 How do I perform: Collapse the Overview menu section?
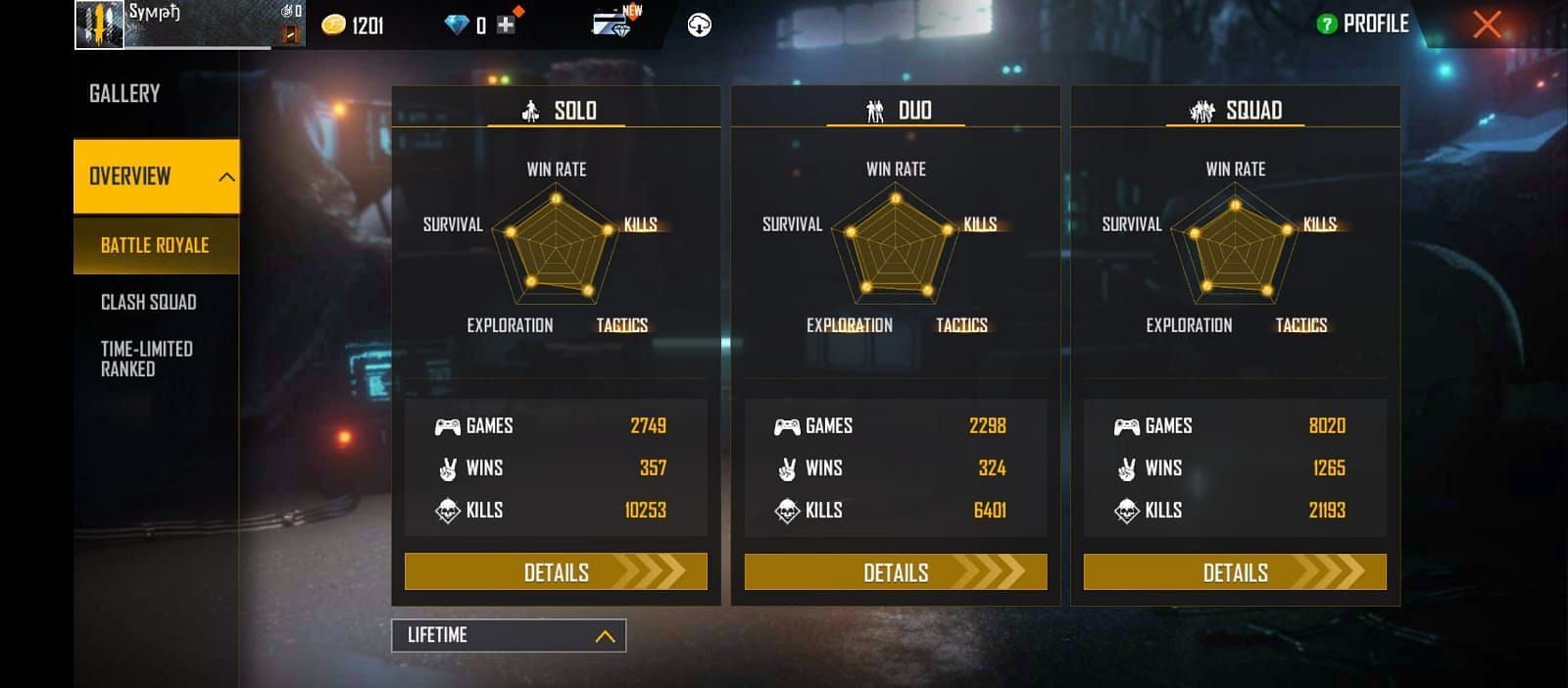(x=225, y=177)
